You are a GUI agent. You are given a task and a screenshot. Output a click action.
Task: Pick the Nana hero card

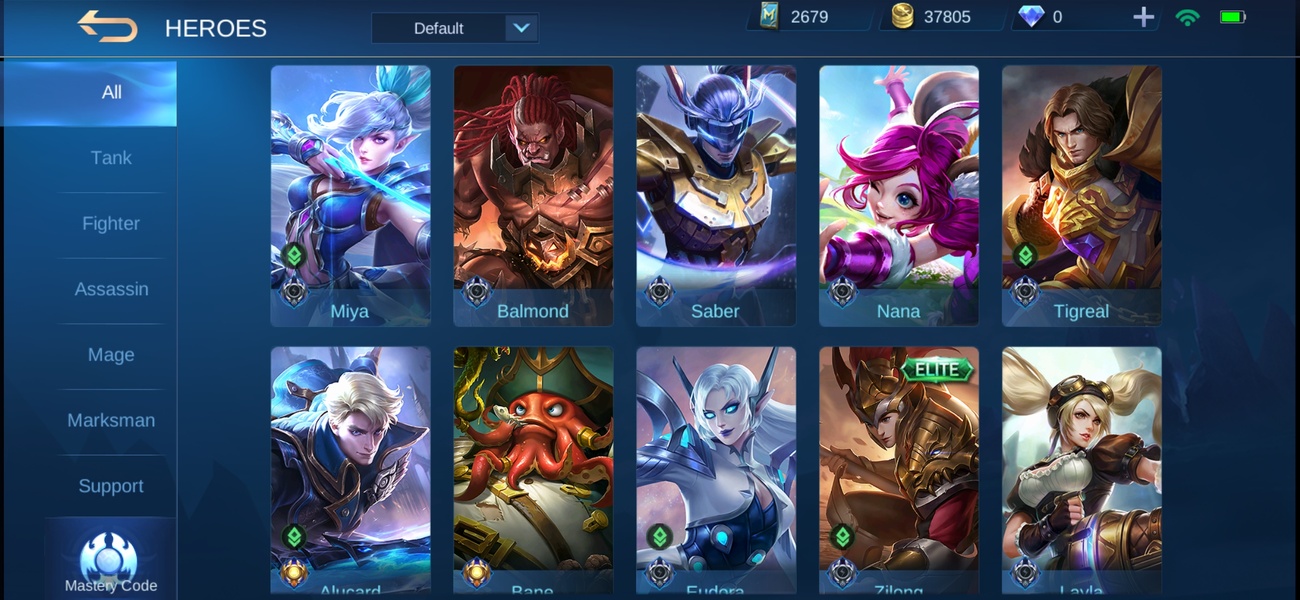click(899, 195)
